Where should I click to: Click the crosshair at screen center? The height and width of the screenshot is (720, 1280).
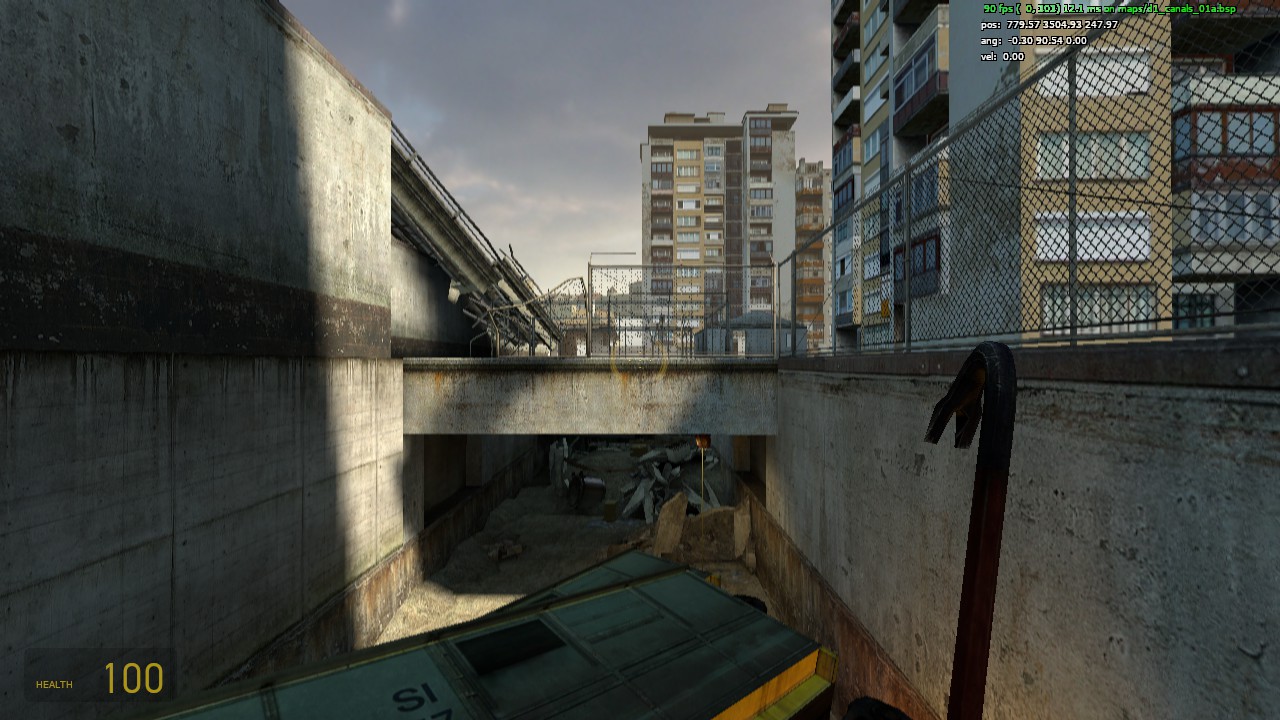pyautogui.click(x=640, y=360)
